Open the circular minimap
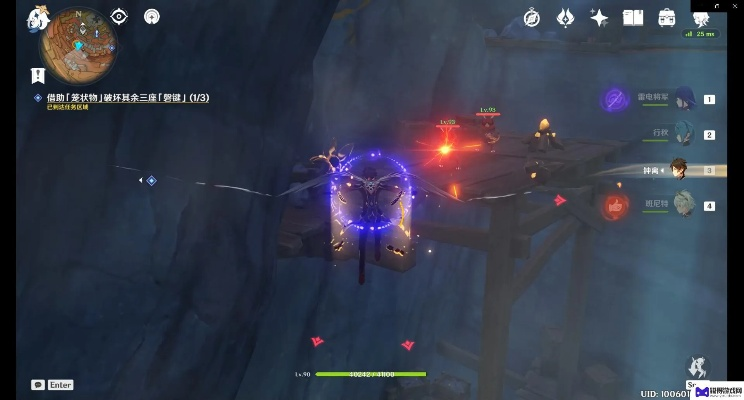The height and width of the screenshot is (400, 744). point(77,43)
